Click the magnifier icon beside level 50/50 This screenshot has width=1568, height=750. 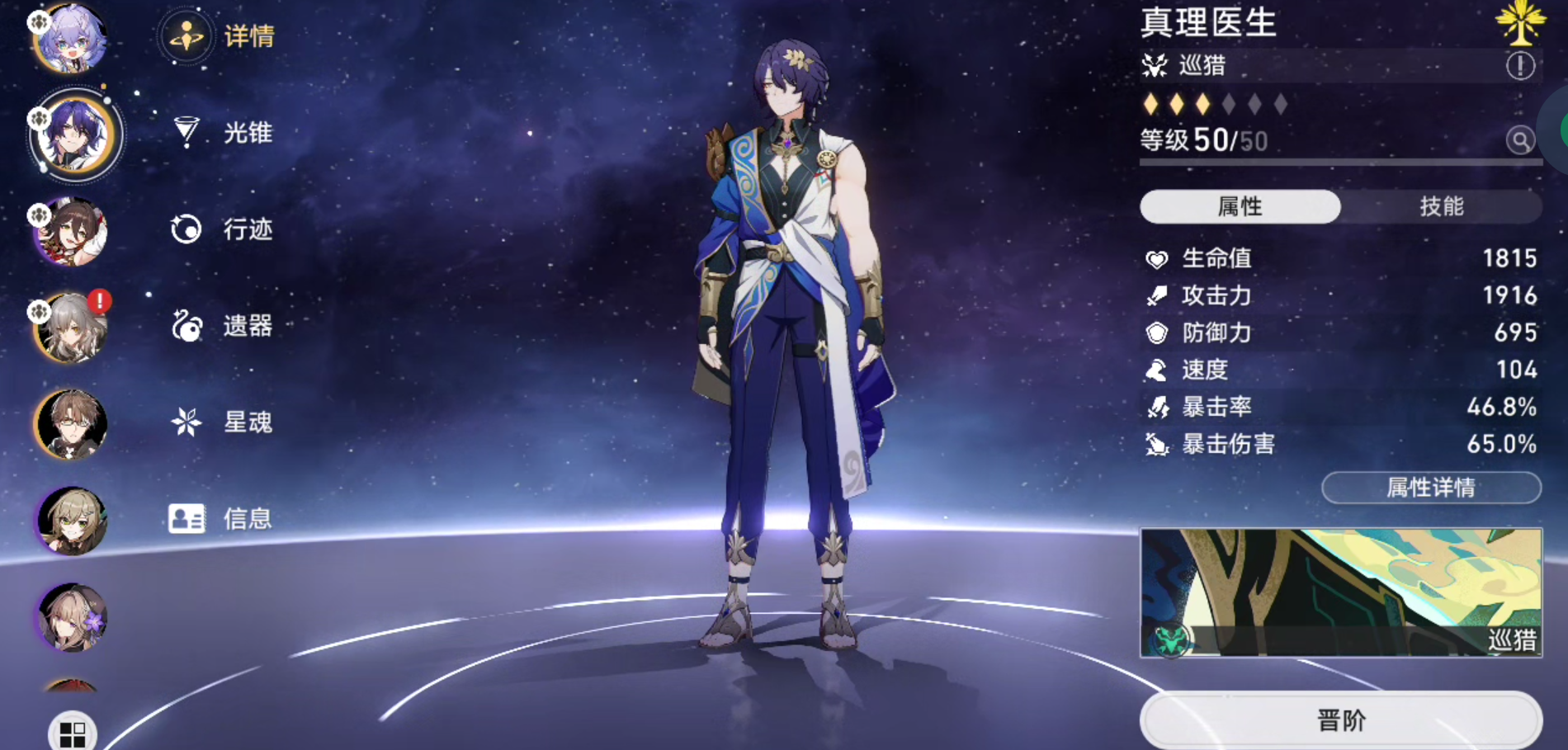coord(1520,140)
